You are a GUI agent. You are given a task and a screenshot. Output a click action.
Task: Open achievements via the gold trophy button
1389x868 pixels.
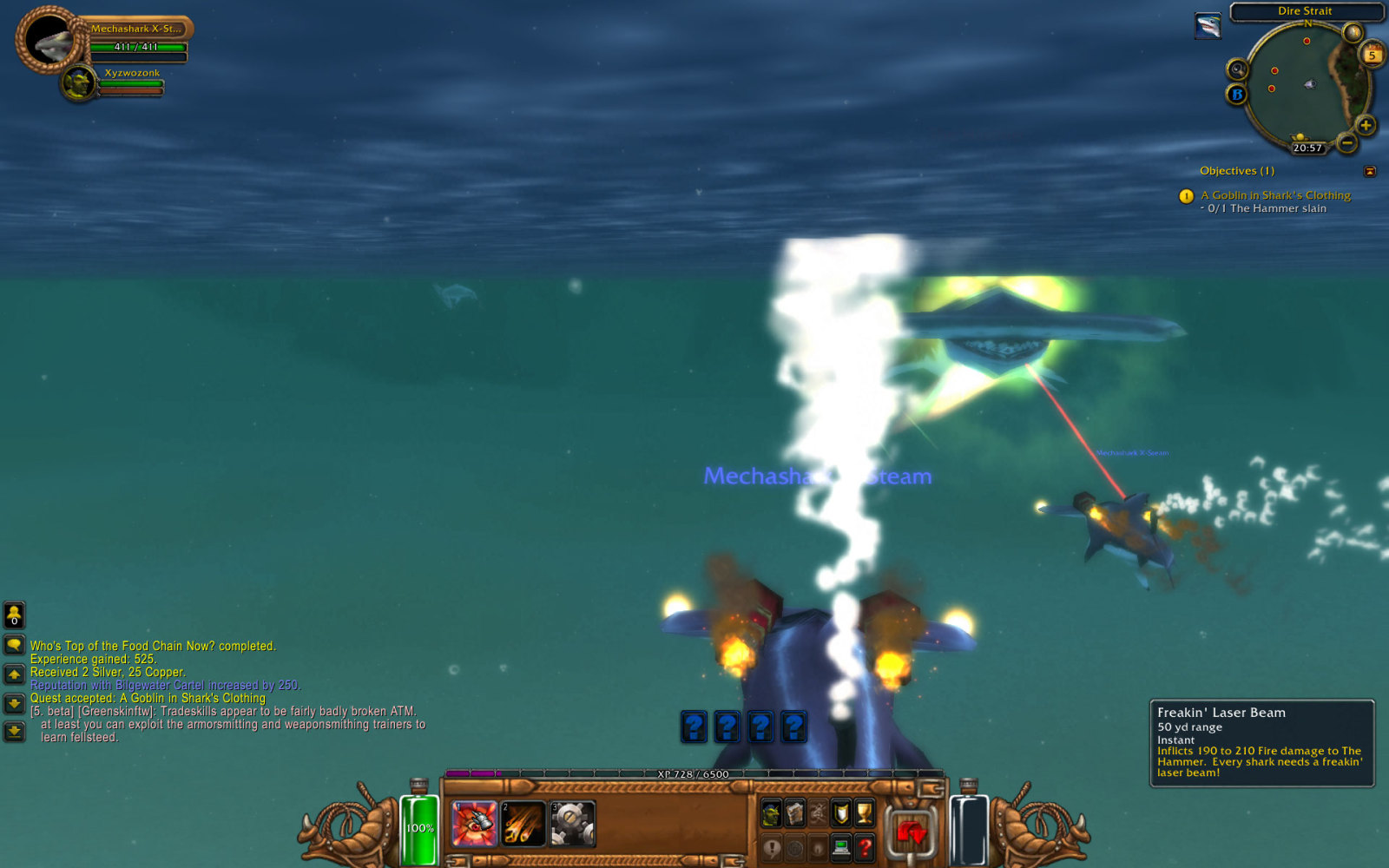tap(864, 813)
